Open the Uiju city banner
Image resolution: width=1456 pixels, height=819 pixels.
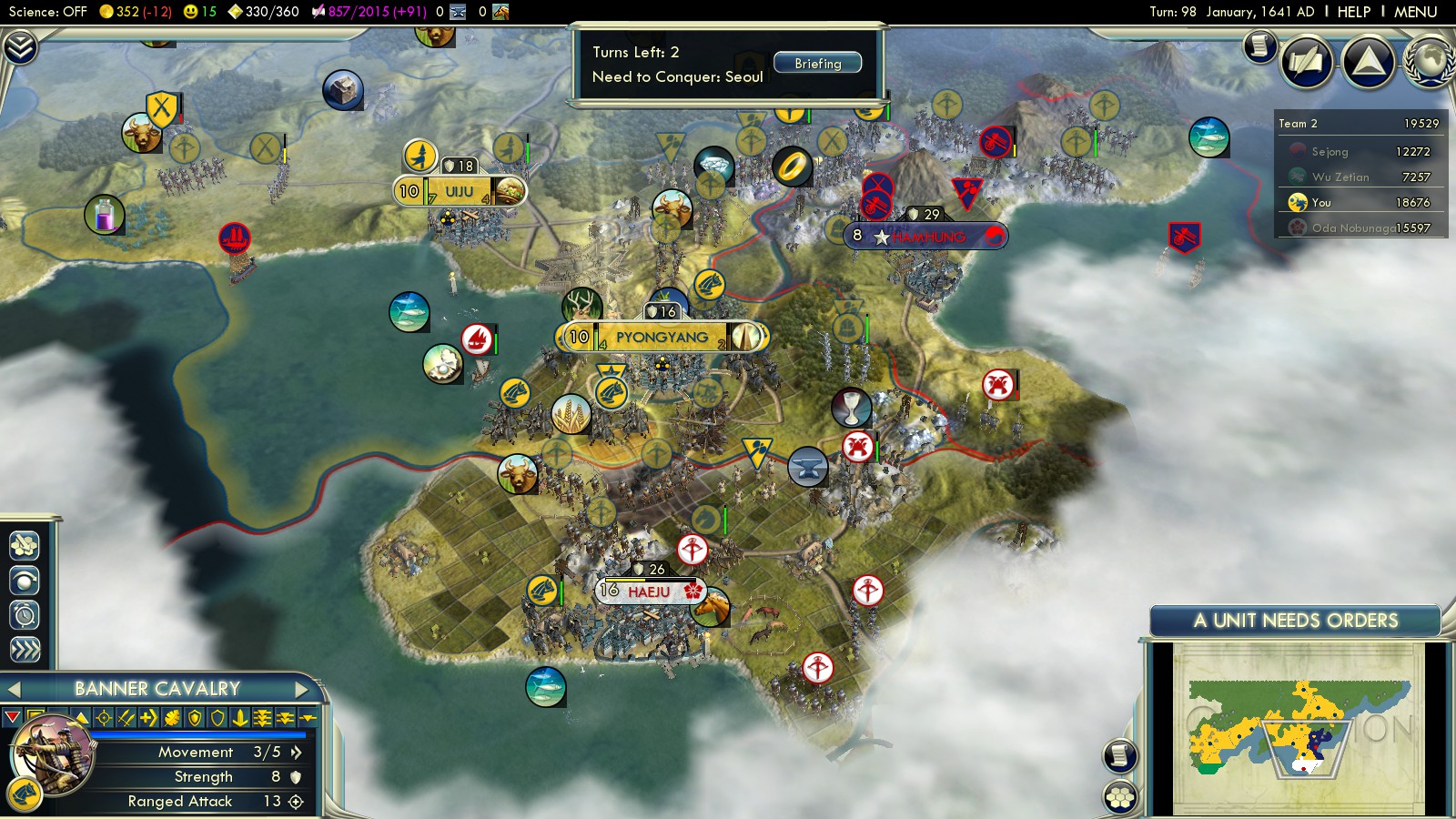click(x=459, y=192)
